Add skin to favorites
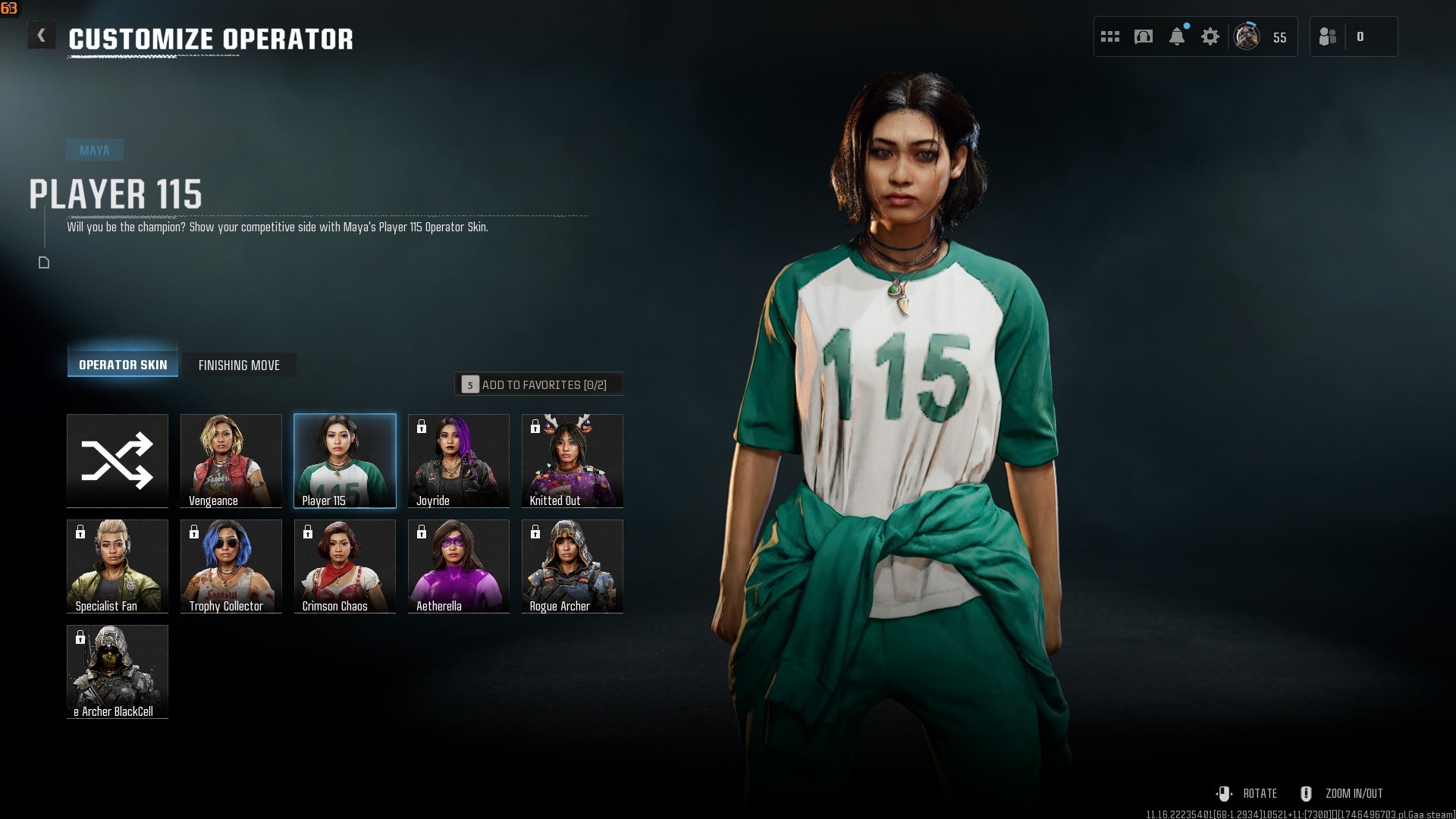The image size is (1456, 819). pos(538,384)
